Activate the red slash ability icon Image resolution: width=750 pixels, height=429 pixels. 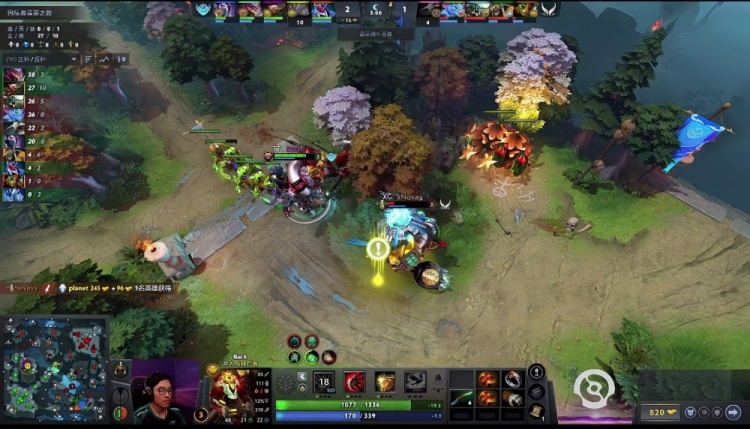pos(355,381)
